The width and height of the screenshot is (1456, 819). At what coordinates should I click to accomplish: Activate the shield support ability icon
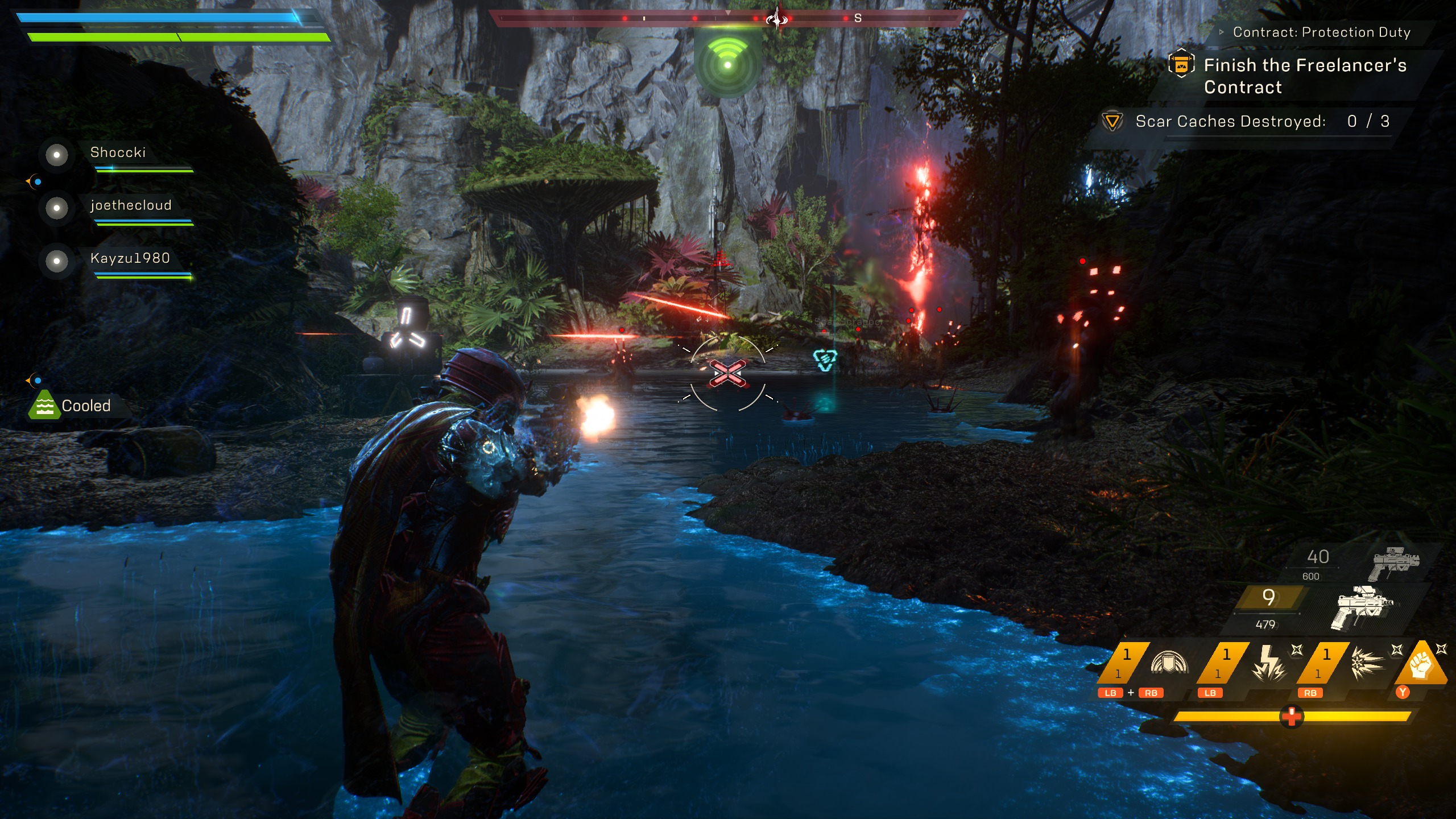tap(1169, 664)
